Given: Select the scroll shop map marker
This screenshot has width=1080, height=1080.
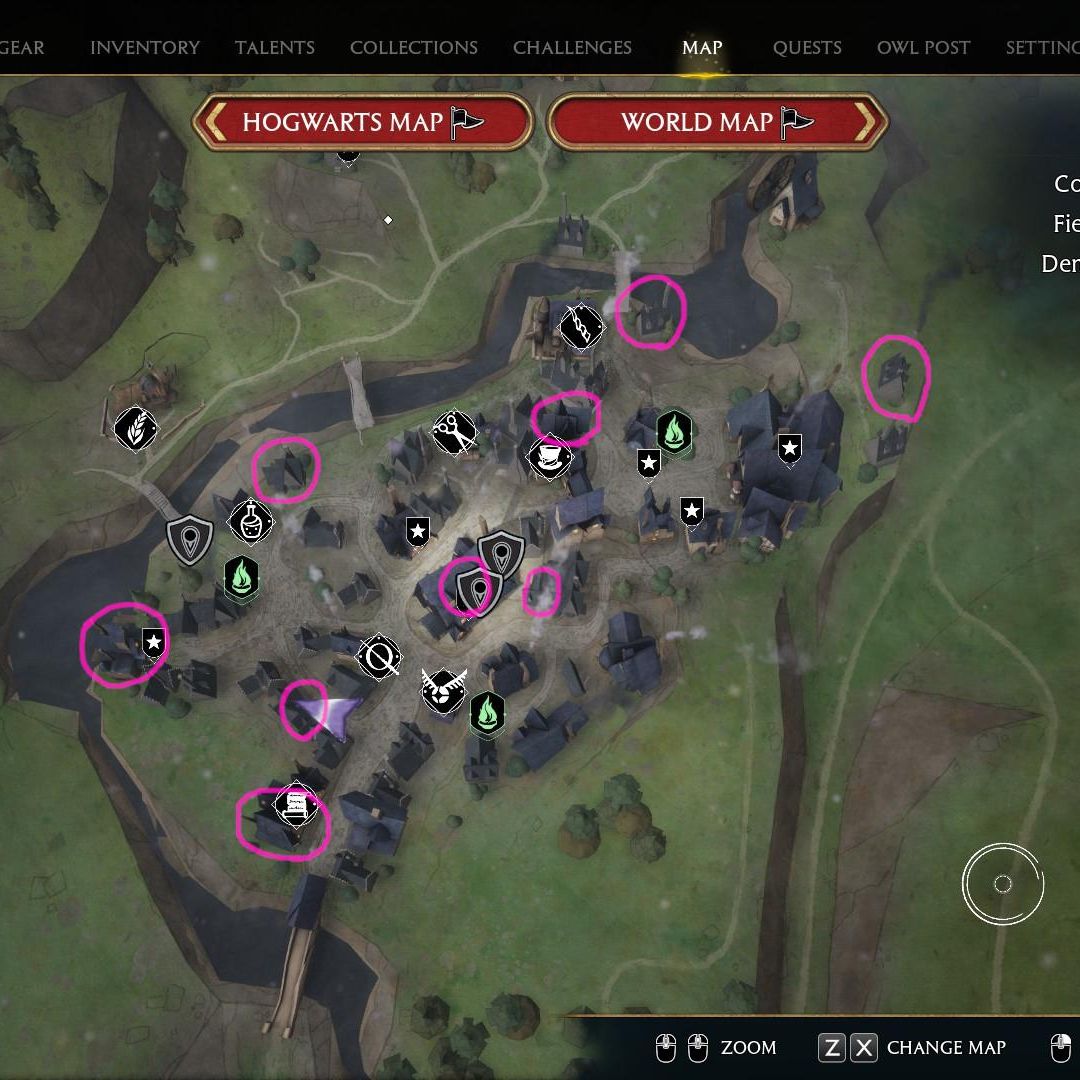Looking at the screenshot, I should (x=296, y=805).
